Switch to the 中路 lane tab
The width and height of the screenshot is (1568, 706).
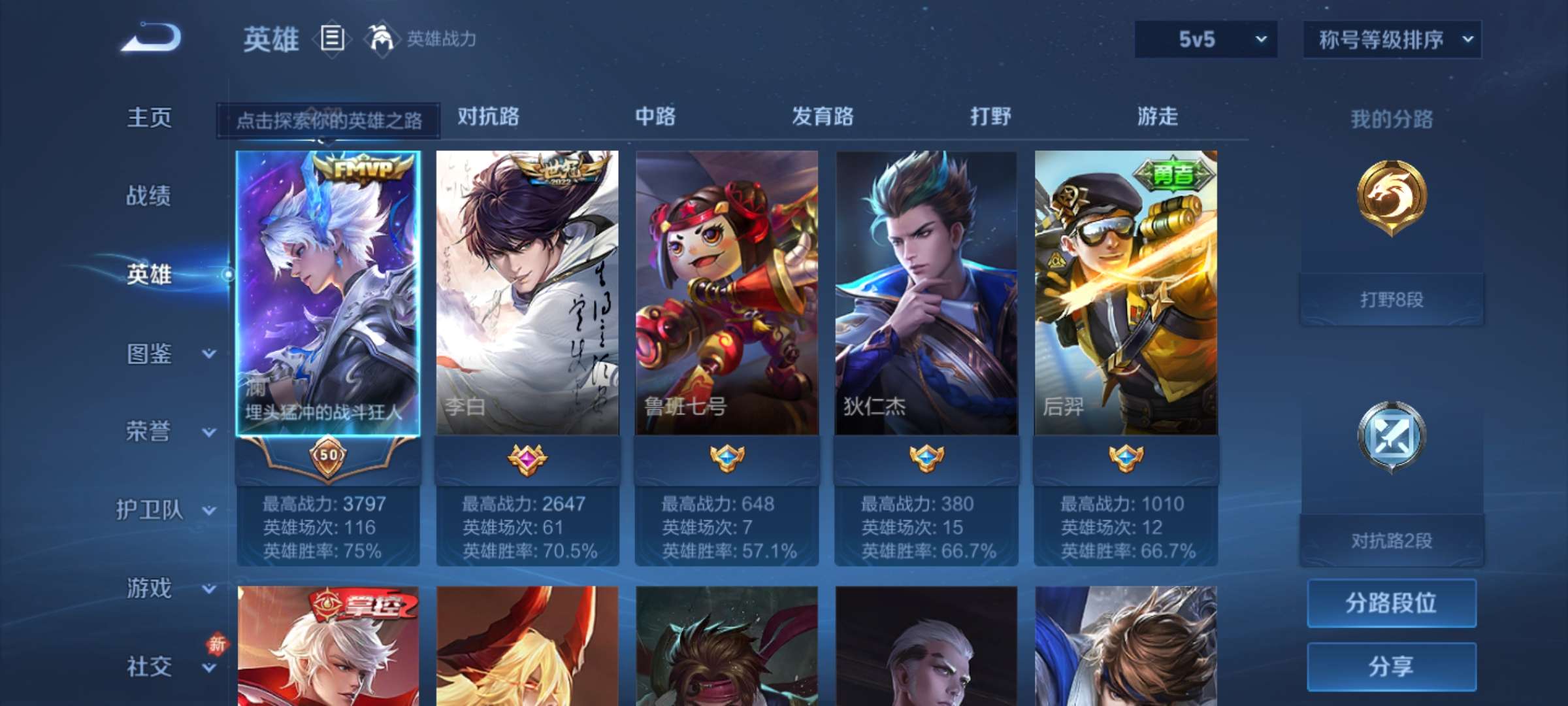click(655, 116)
